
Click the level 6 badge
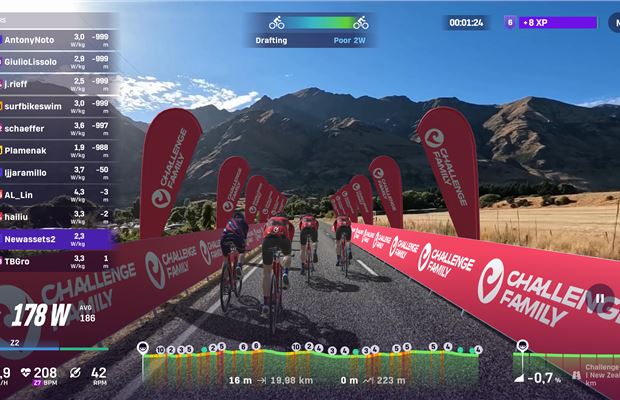[511, 22]
